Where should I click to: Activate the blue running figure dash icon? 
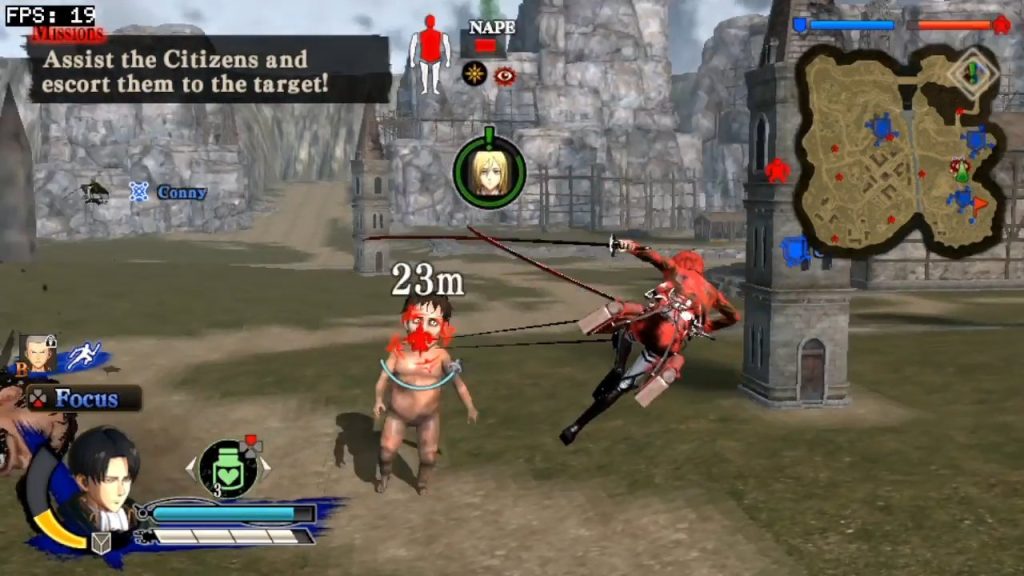84,355
